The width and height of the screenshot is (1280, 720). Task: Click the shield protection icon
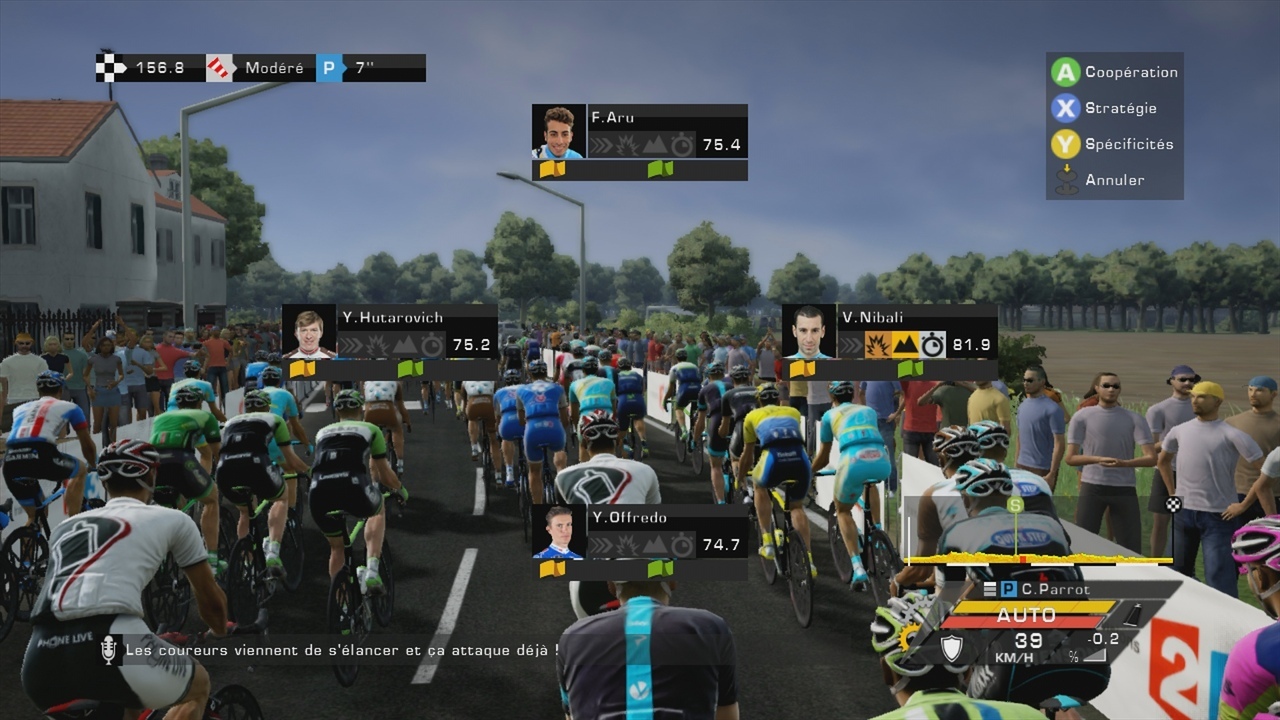click(x=952, y=648)
